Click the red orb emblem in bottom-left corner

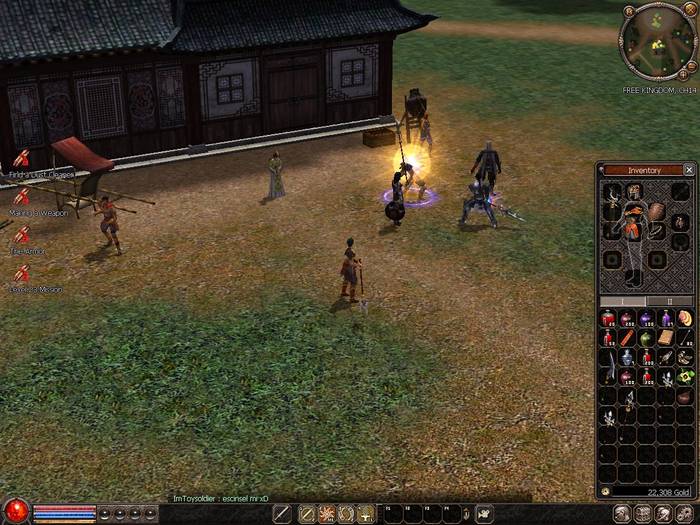click(x=14, y=511)
